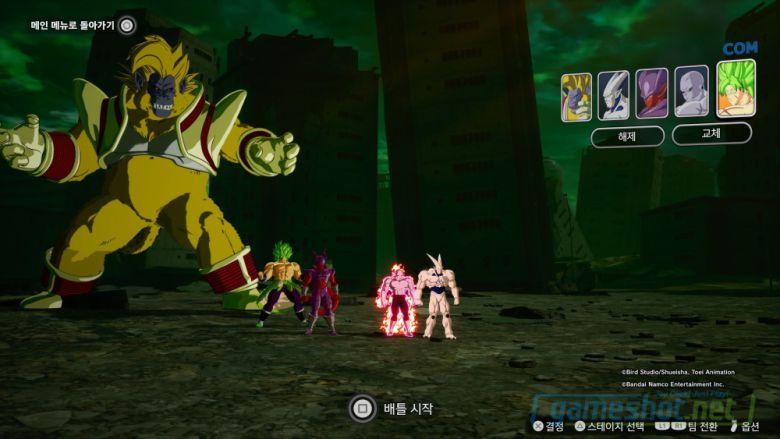
Task: Click the 해제 (remove) button
Action: (x=627, y=136)
